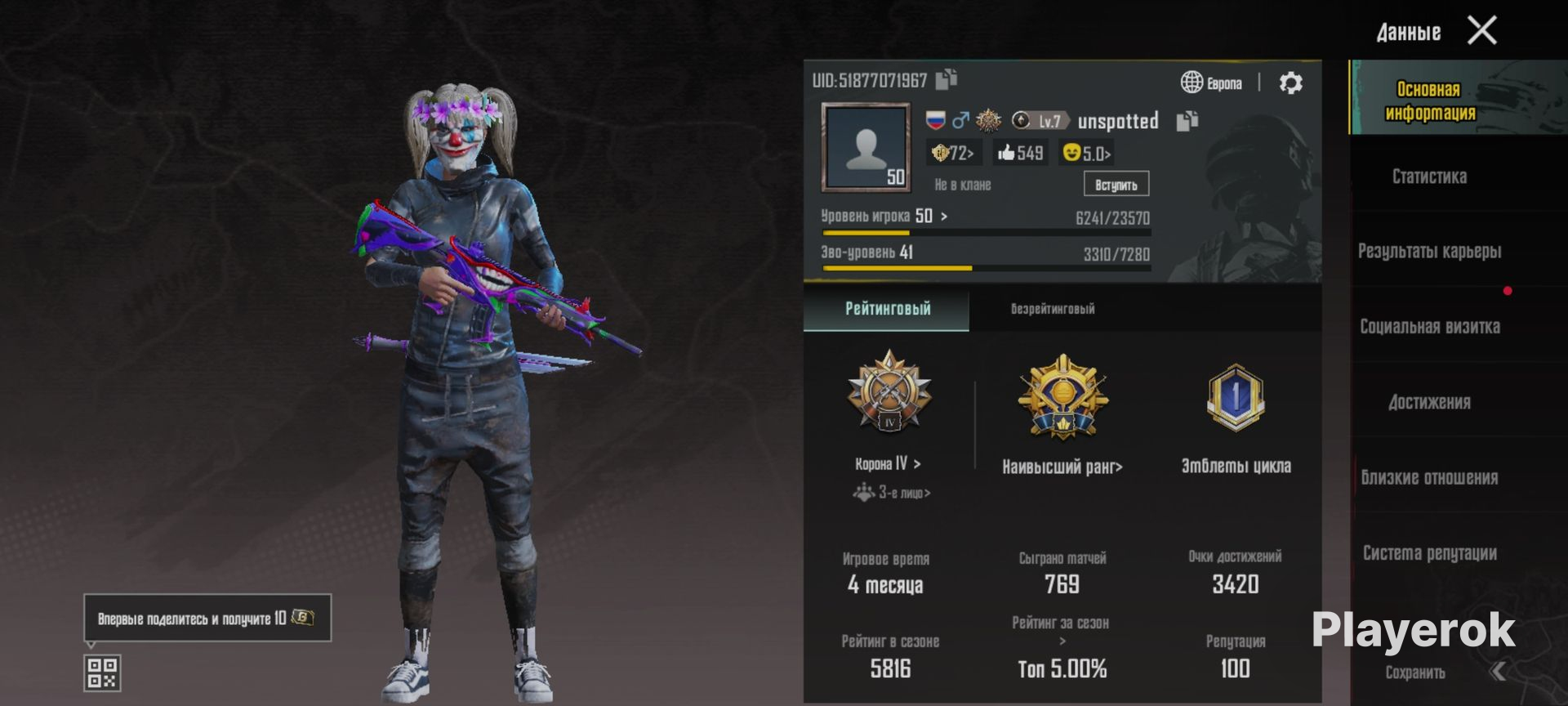This screenshot has width=1568, height=706.
Task: Click the Сохранить button
Action: pos(1415,672)
